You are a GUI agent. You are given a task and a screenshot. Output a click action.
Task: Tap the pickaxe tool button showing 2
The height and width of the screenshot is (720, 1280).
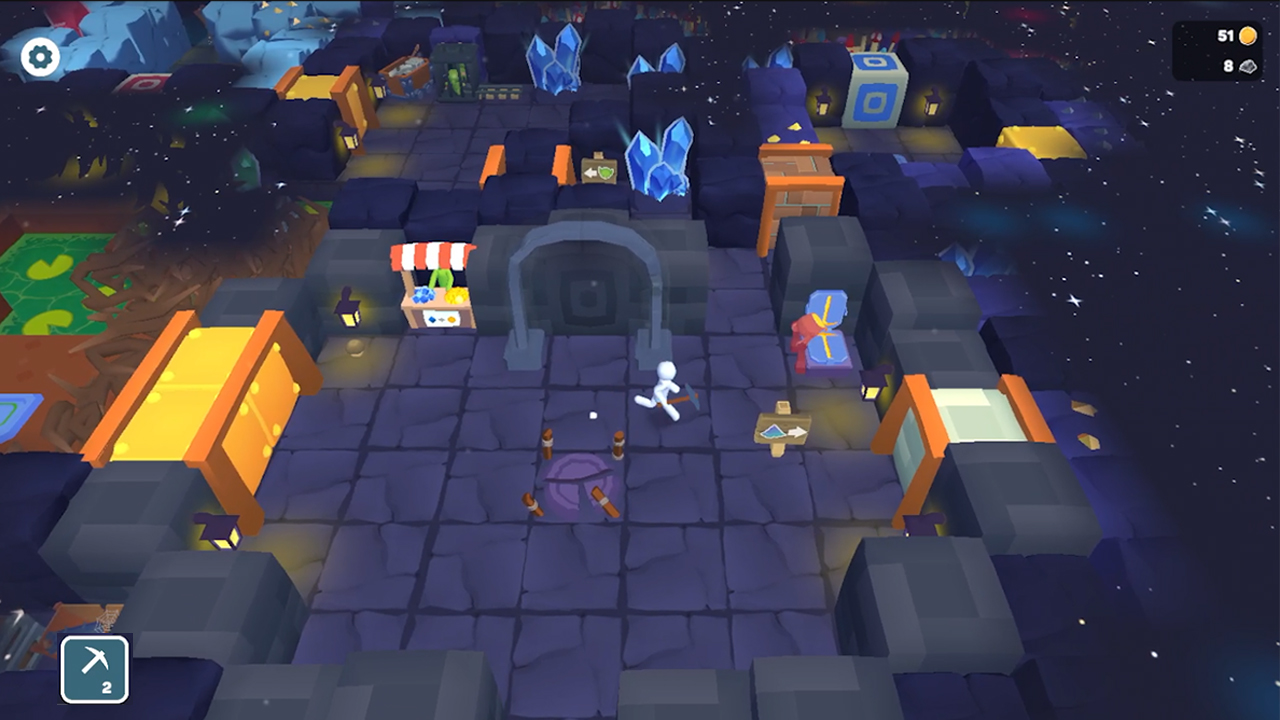tap(93, 669)
